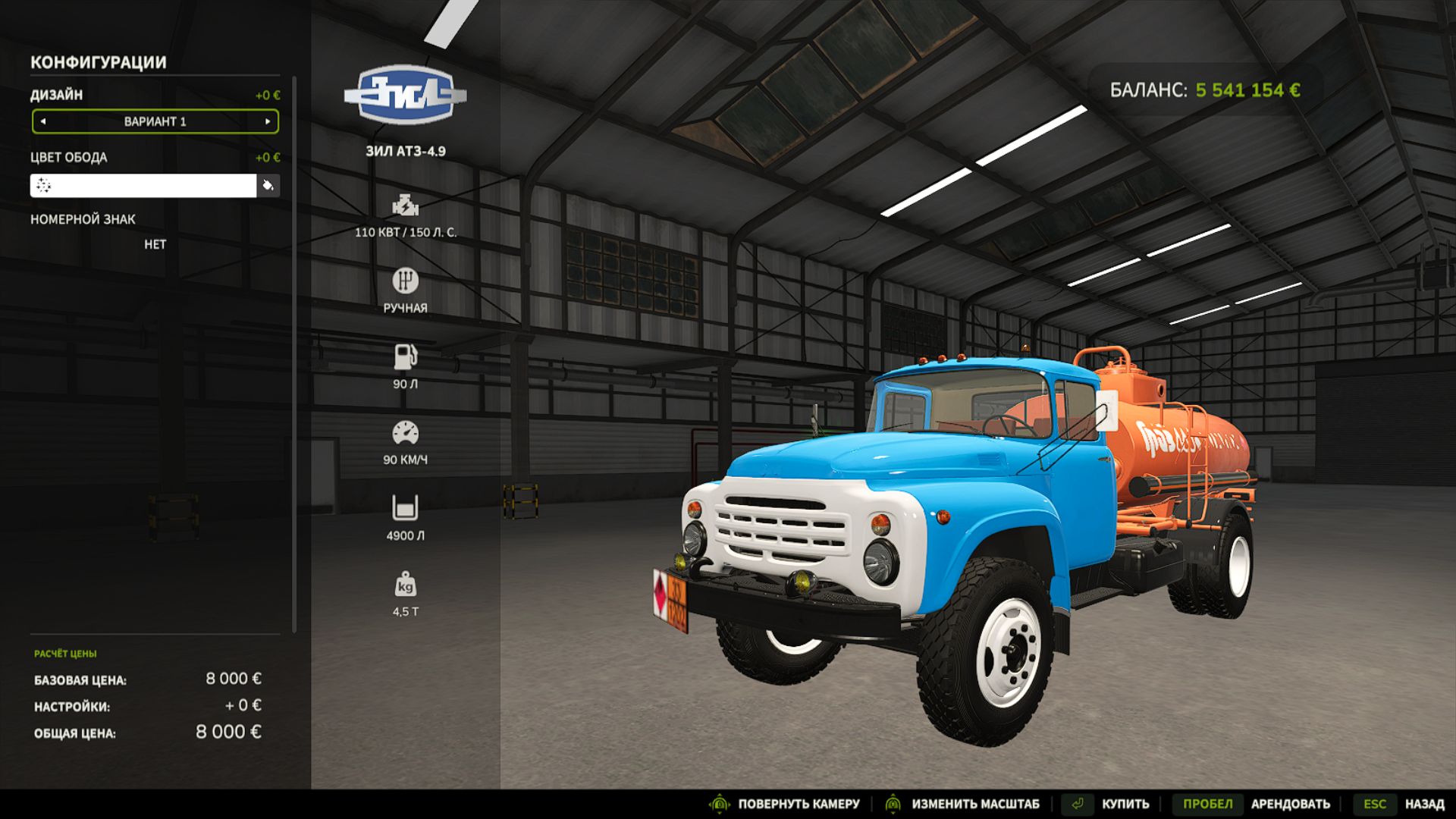Click НАЗАД to return to the shop
Screen dimensions: 1456x819
tap(1424, 802)
